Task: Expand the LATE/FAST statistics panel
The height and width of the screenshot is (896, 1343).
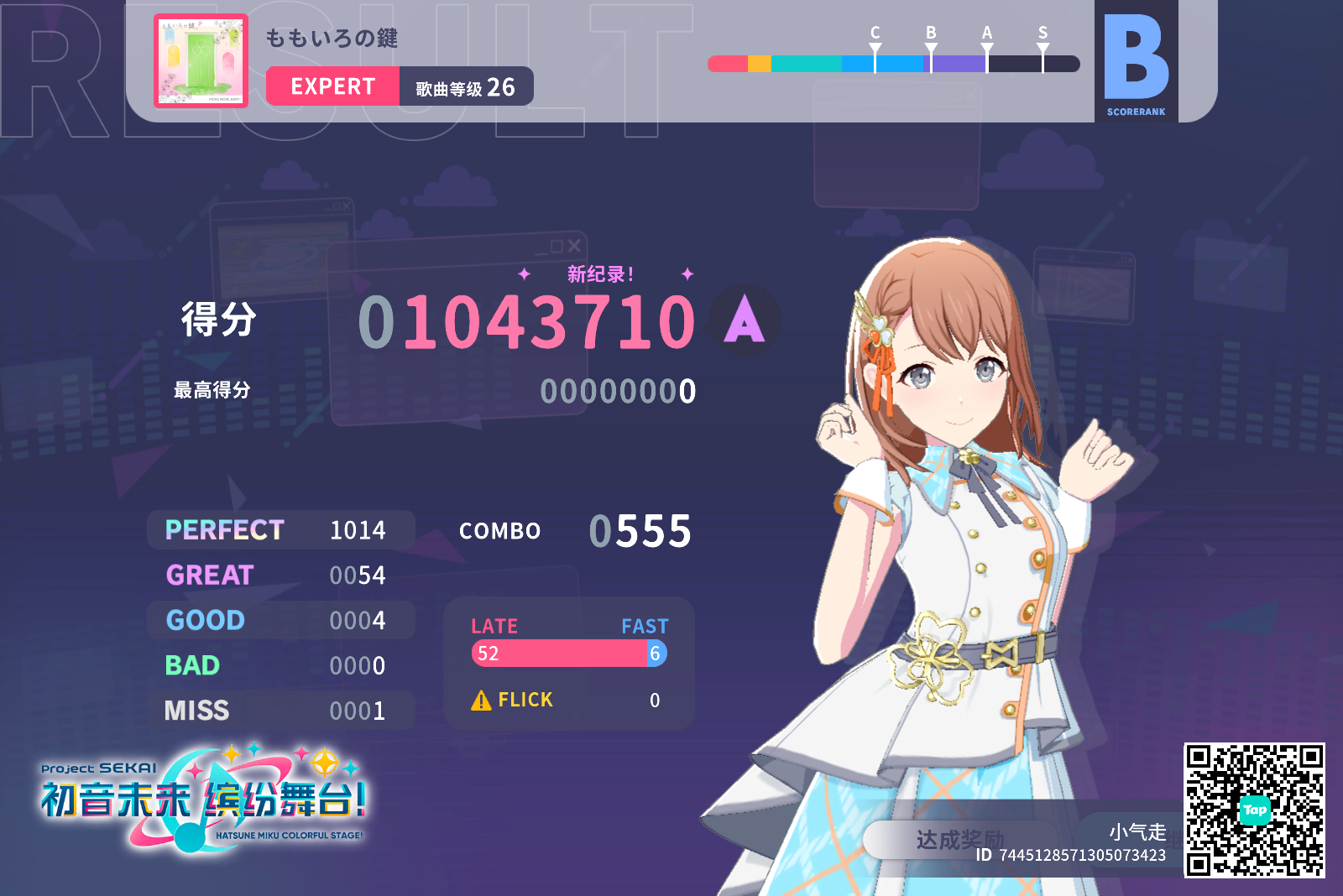Action: pyautogui.click(x=568, y=664)
